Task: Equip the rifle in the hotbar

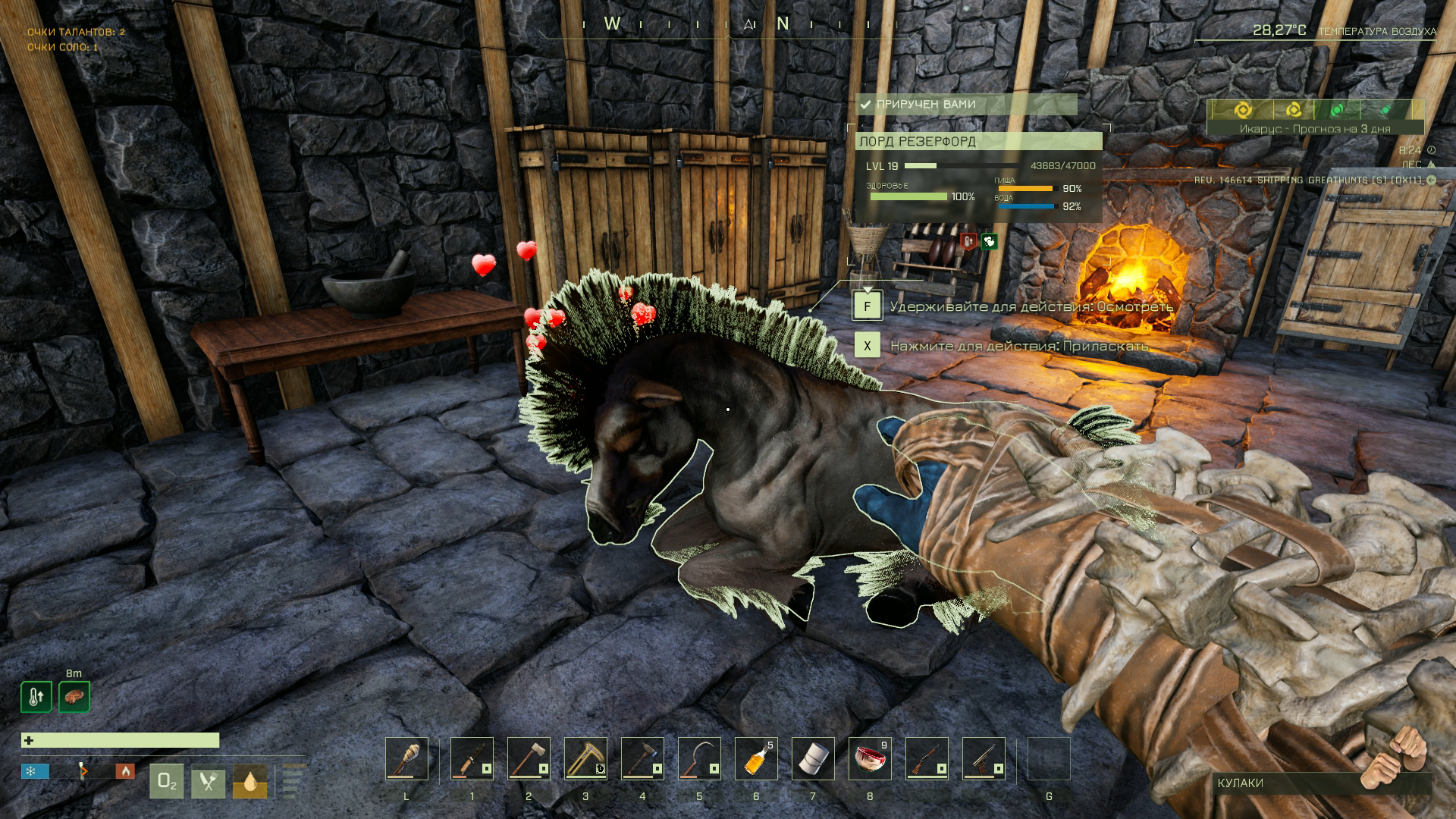Action: coord(927,758)
